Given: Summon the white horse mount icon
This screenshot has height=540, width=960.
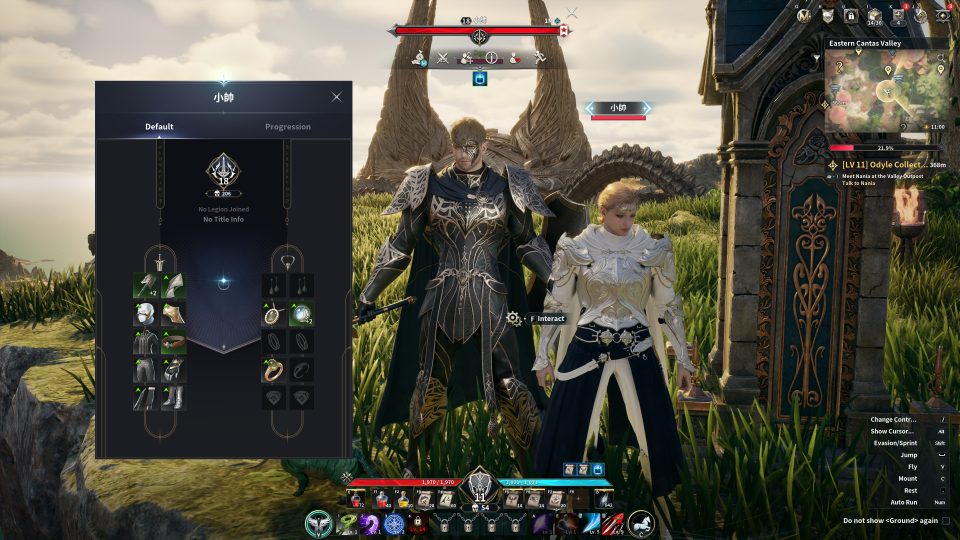Looking at the screenshot, I should coord(641,522).
